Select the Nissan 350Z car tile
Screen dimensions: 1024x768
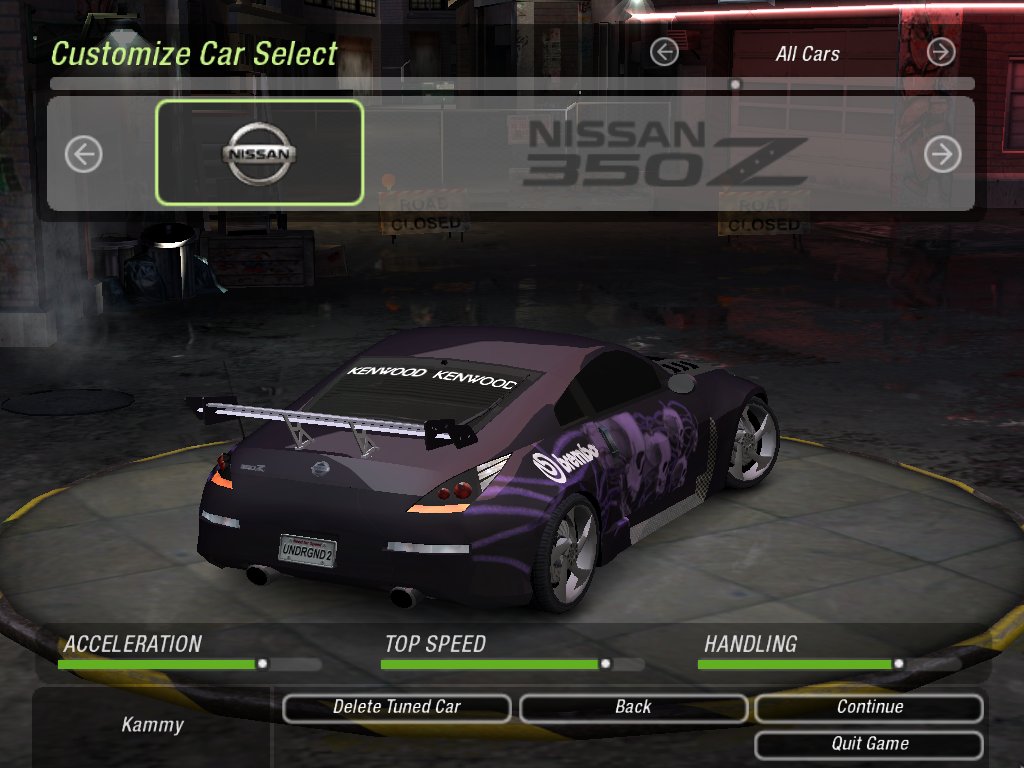click(259, 153)
